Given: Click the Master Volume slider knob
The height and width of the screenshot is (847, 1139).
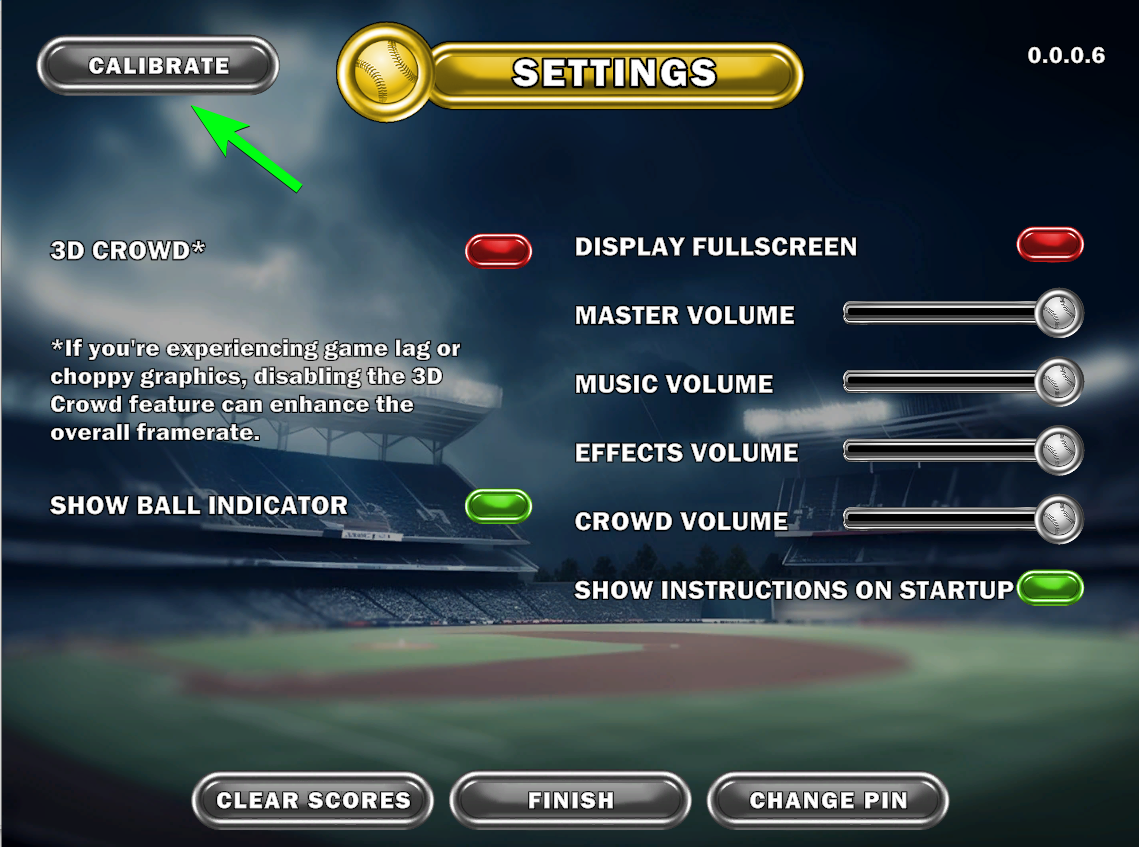Looking at the screenshot, I should 1058,314.
